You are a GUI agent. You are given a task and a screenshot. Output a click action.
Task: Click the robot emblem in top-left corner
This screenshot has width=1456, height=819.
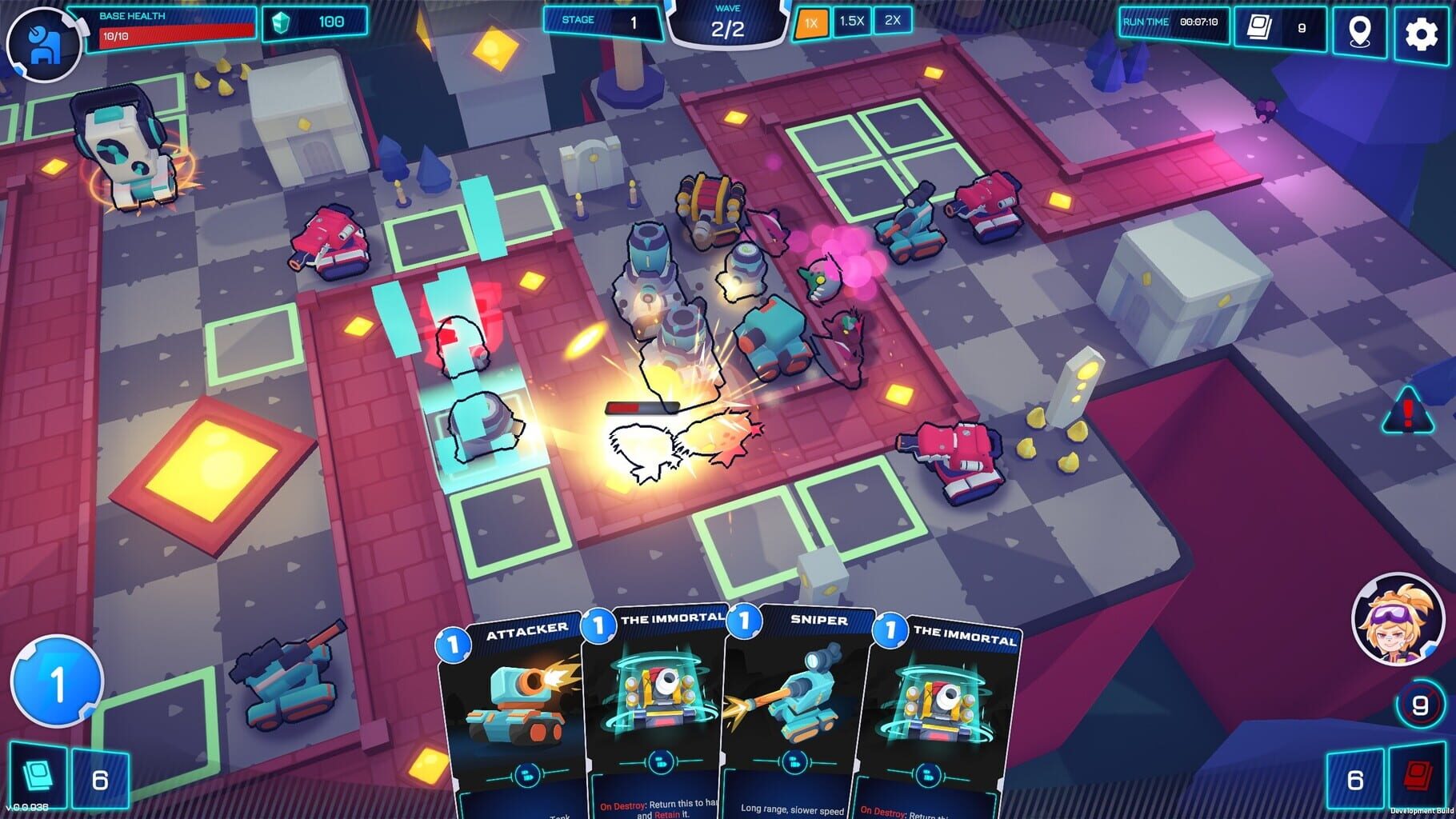(x=44, y=36)
